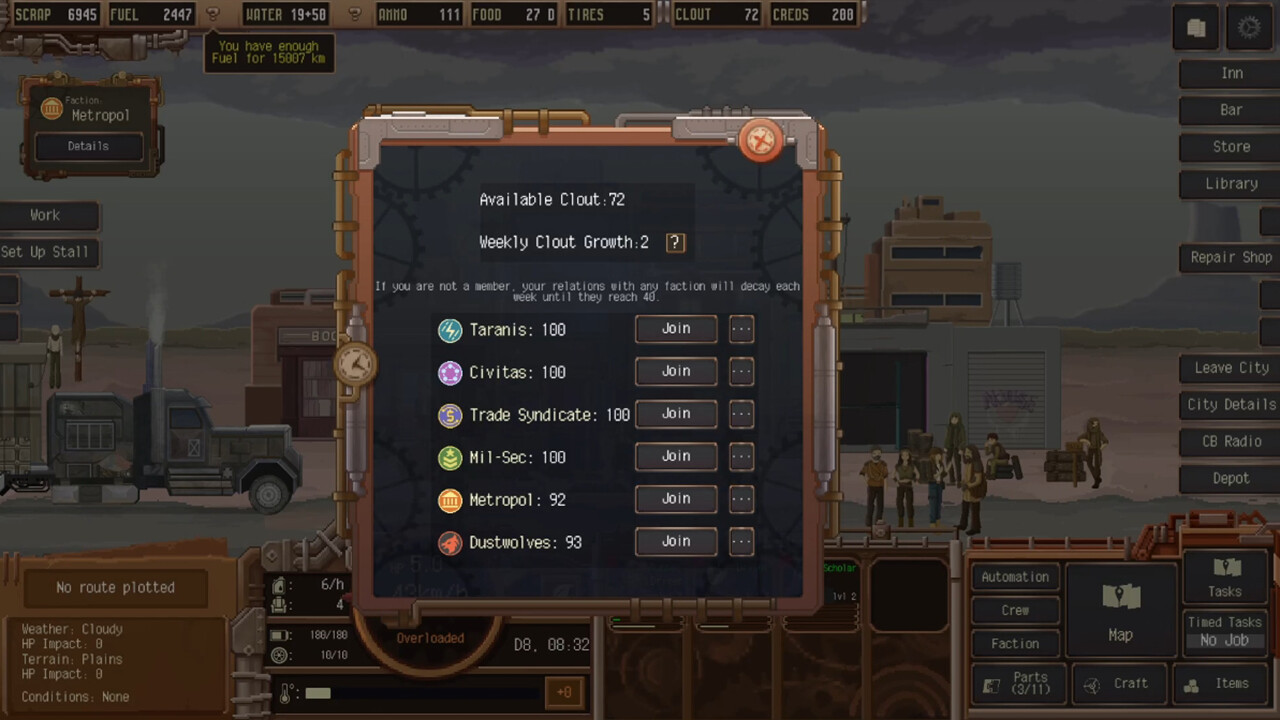Join the Trade Syndicate faction
This screenshot has height=720, width=1280.
(676, 414)
